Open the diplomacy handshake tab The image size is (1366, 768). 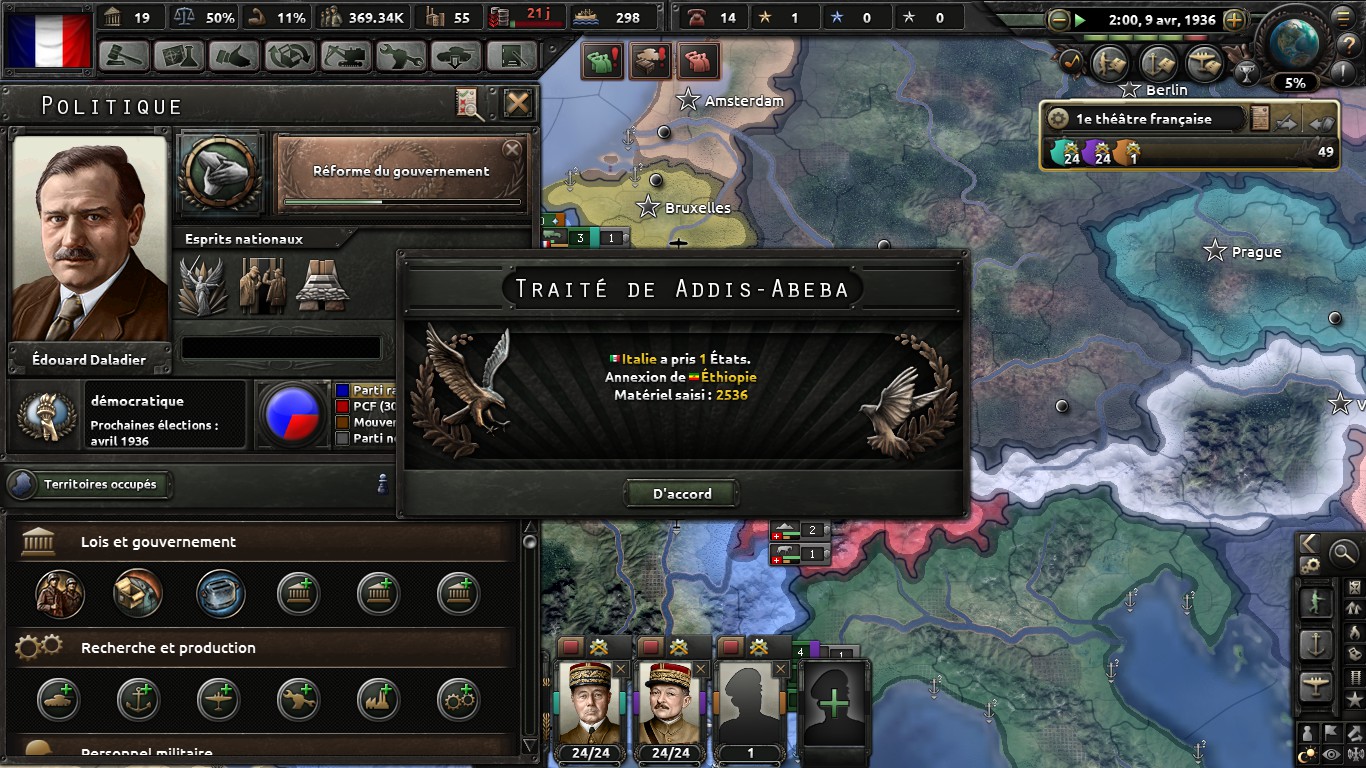[235, 56]
